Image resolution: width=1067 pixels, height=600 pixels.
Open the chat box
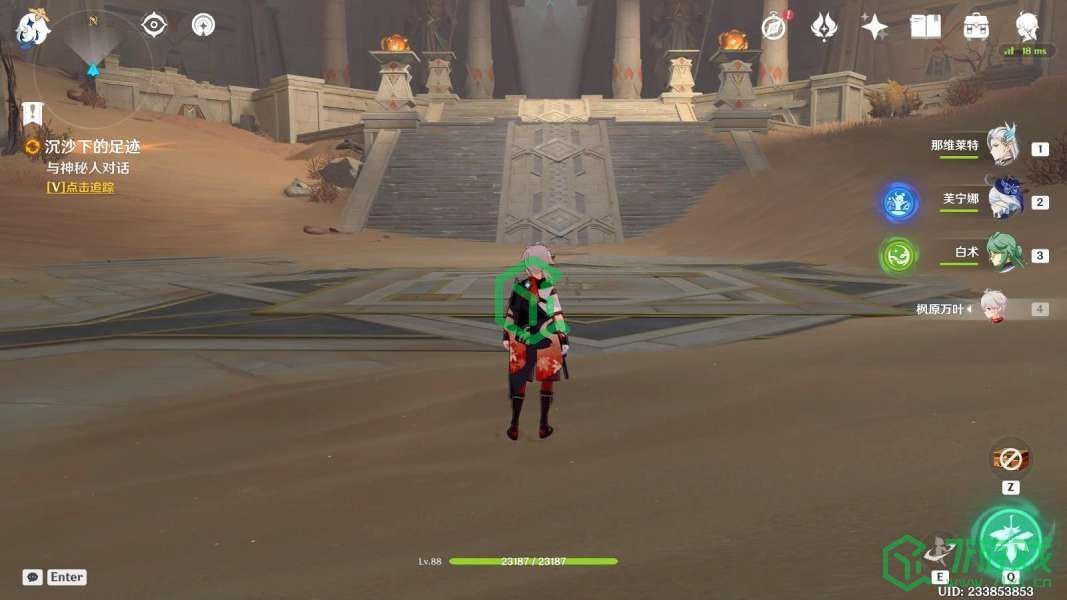pyautogui.click(x=33, y=577)
